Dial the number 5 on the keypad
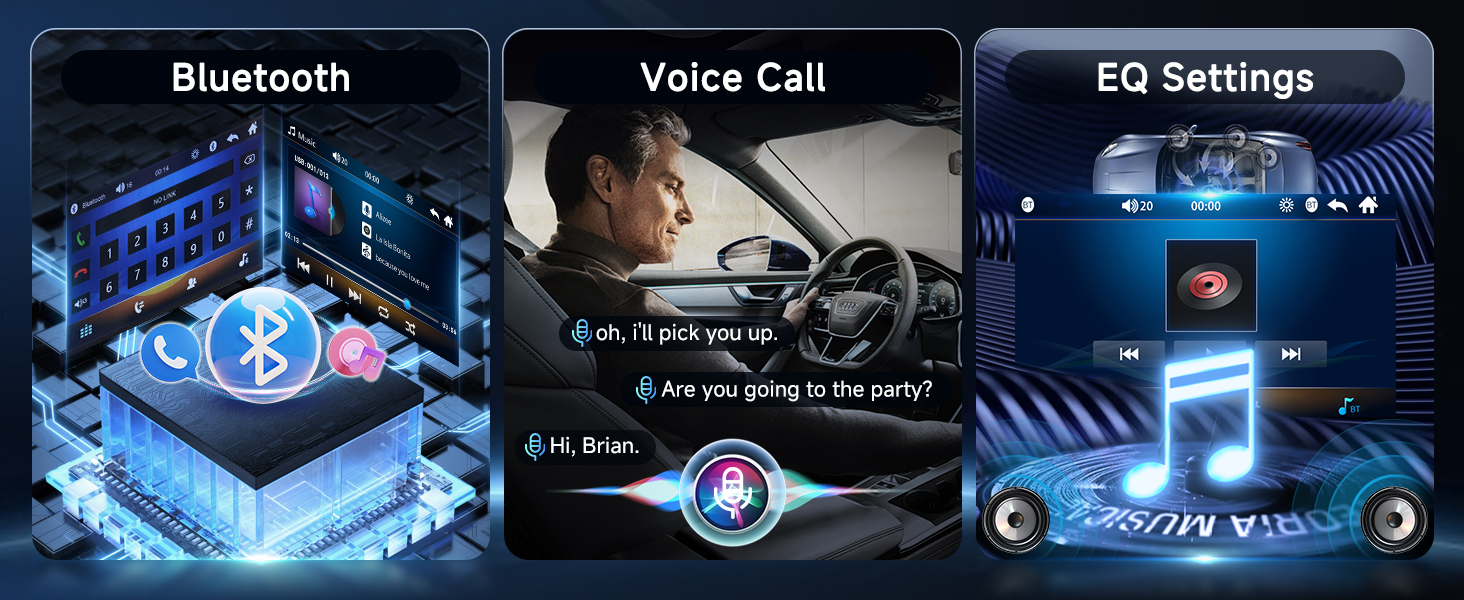Image resolution: width=1464 pixels, height=600 pixels. [221, 203]
